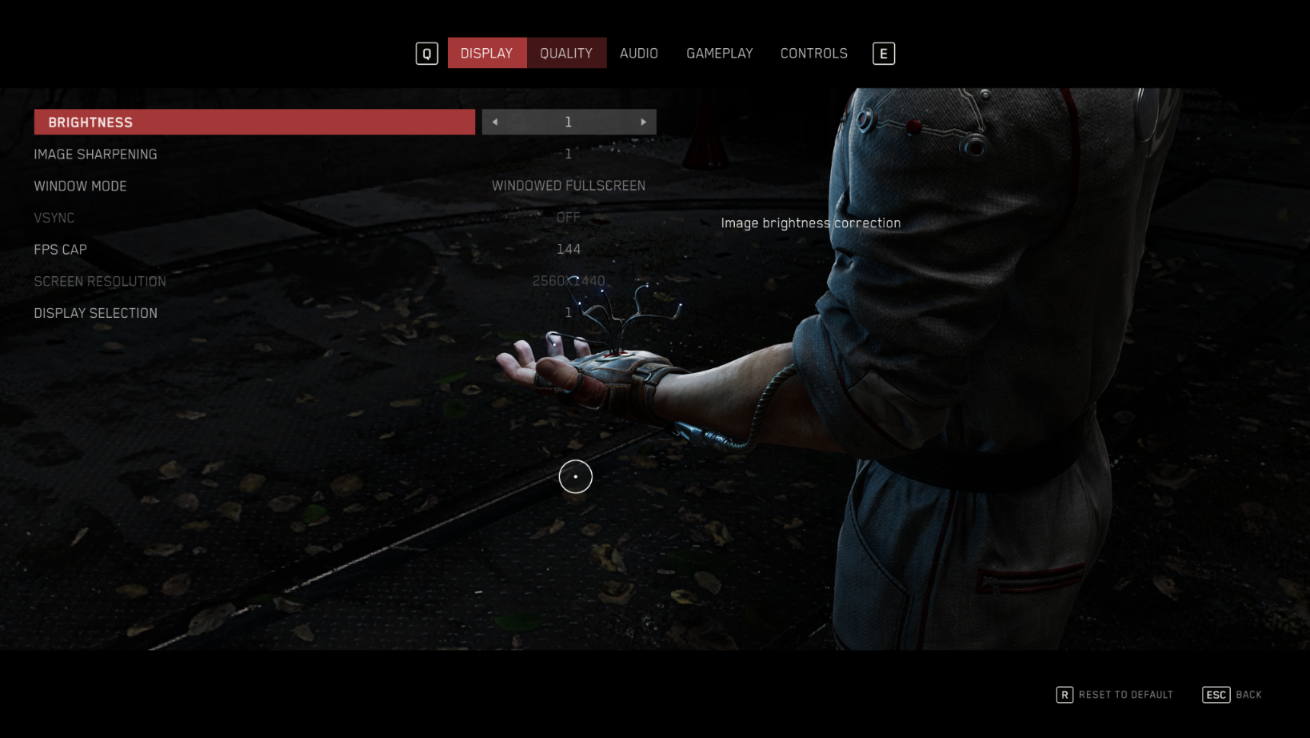The image size is (1310, 738).
Task: Click Reset to Default
Action: pos(1115,694)
